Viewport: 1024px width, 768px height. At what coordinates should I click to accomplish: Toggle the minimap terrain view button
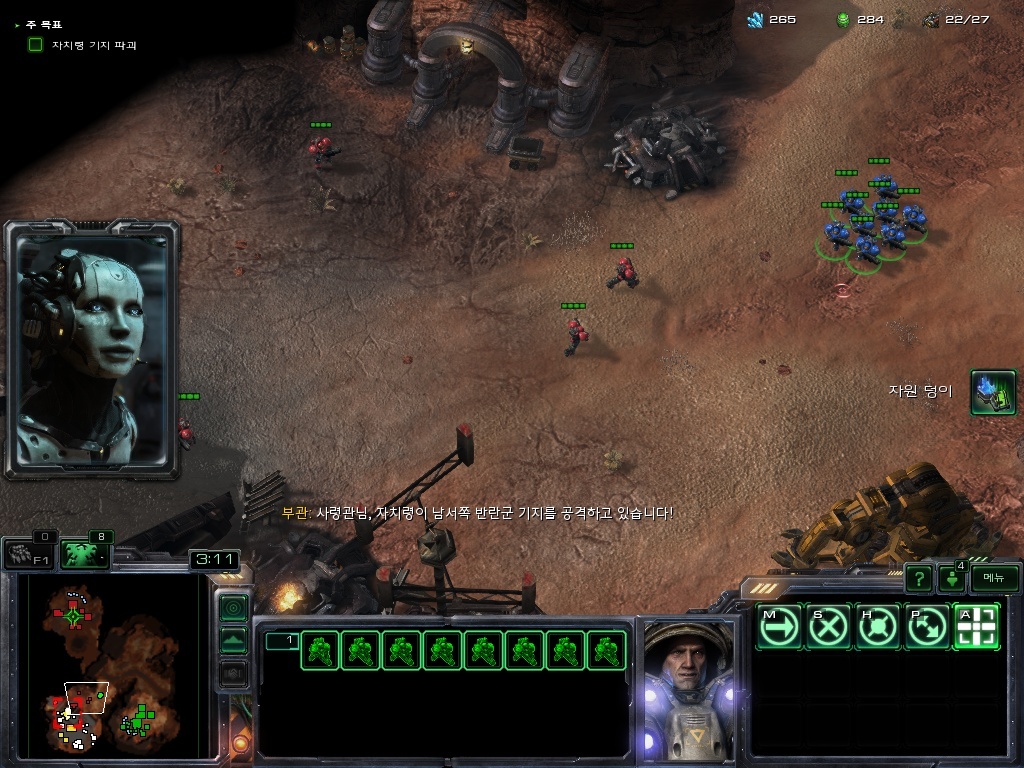point(233,641)
